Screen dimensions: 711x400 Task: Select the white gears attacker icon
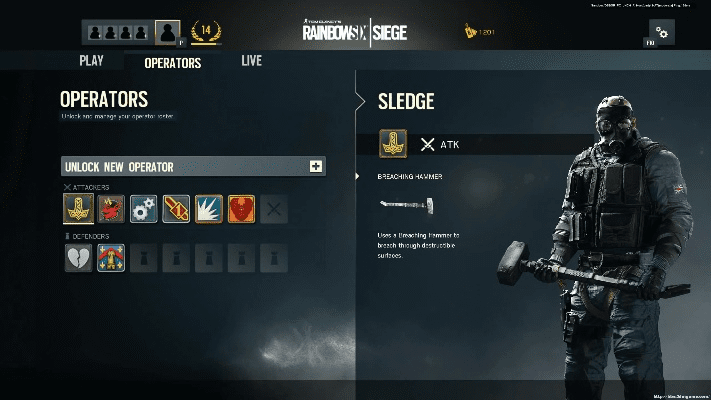point(144,208)
